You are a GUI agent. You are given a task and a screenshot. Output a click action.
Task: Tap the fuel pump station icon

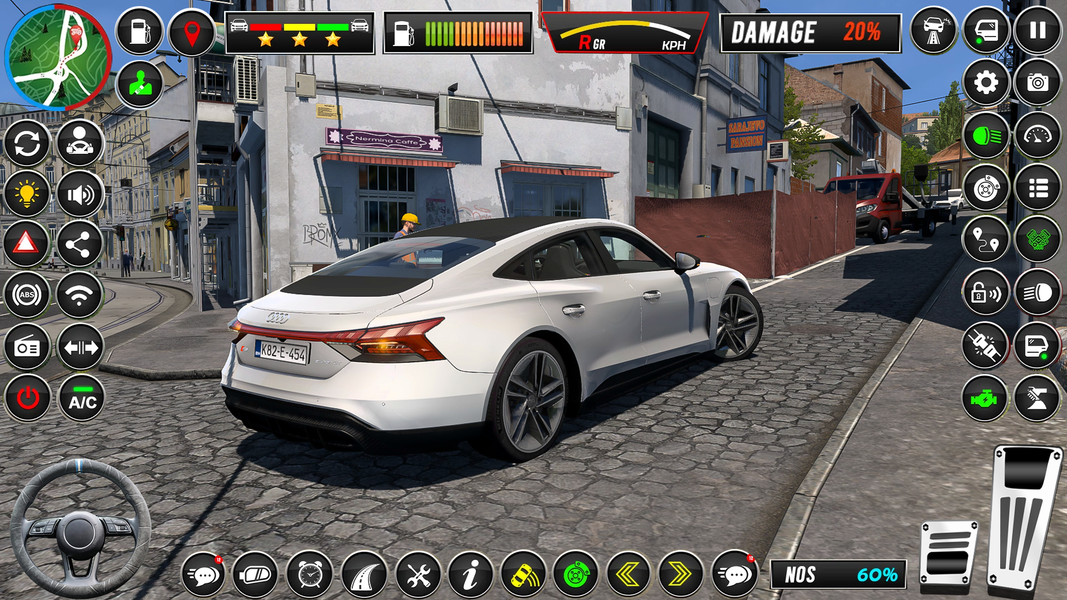(139, 31)
